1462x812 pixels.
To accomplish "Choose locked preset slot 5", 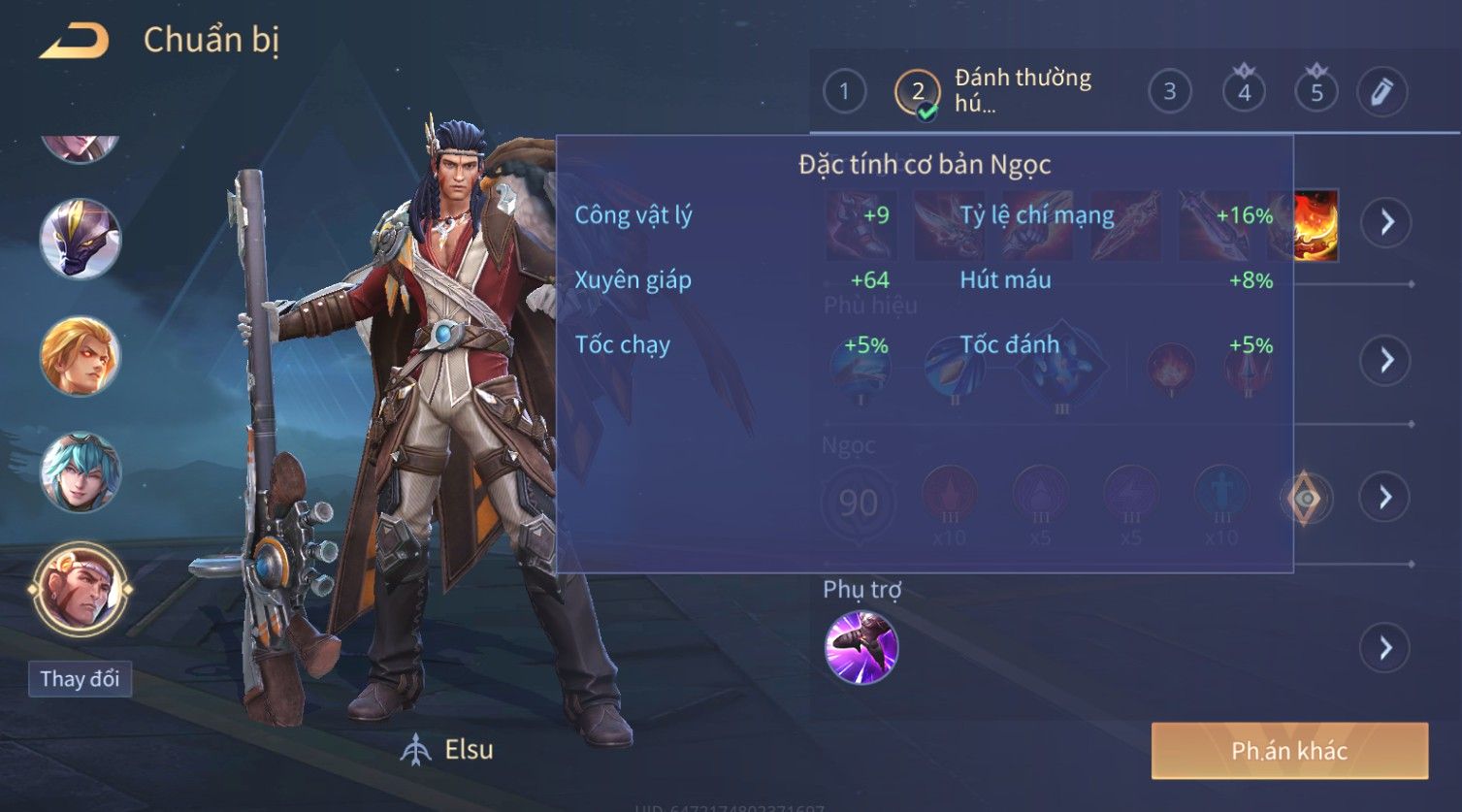I will [1316, 92].
